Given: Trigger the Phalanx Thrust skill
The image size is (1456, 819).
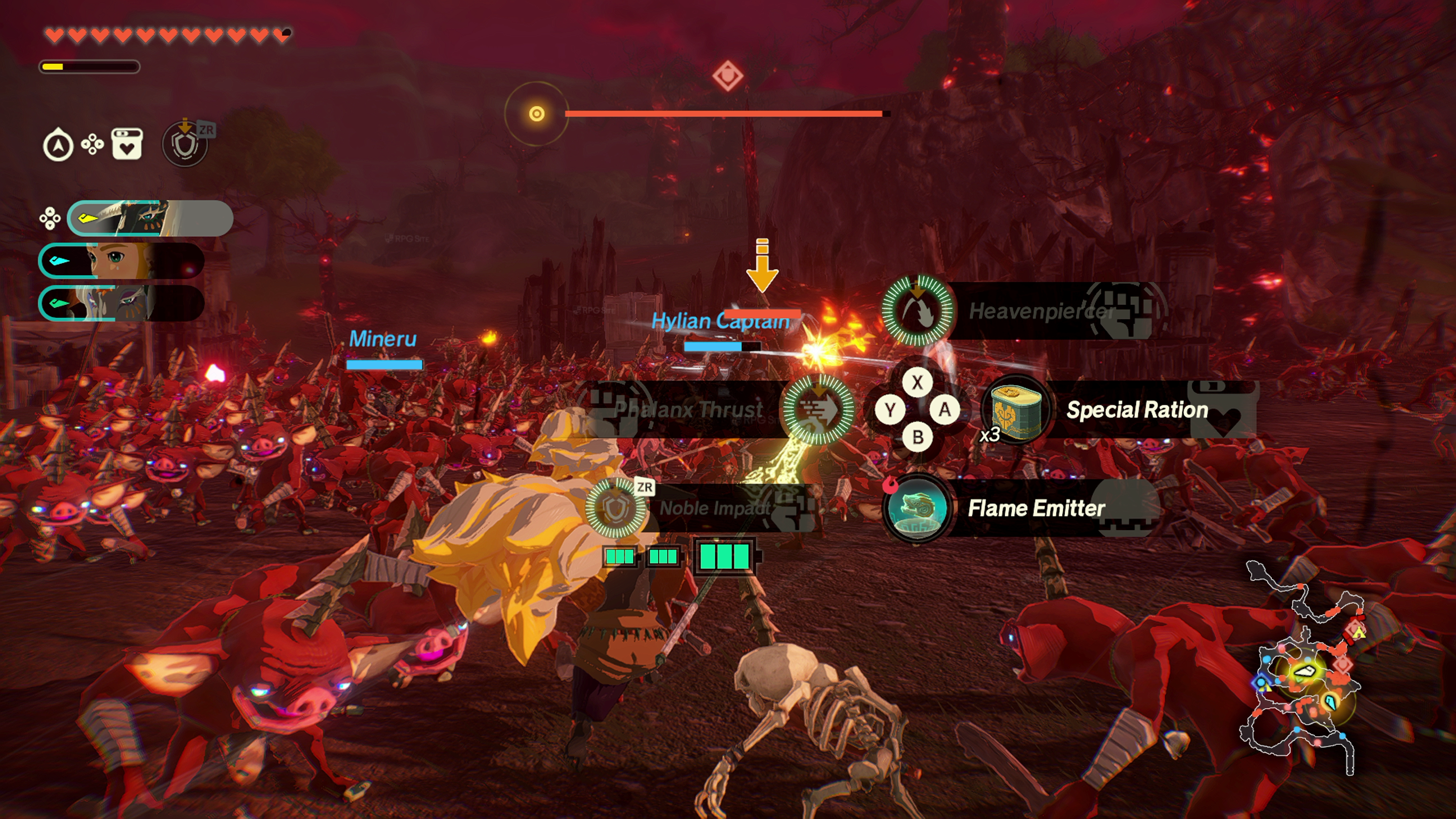Looking at the screenshot, I should tap(817, 409).
